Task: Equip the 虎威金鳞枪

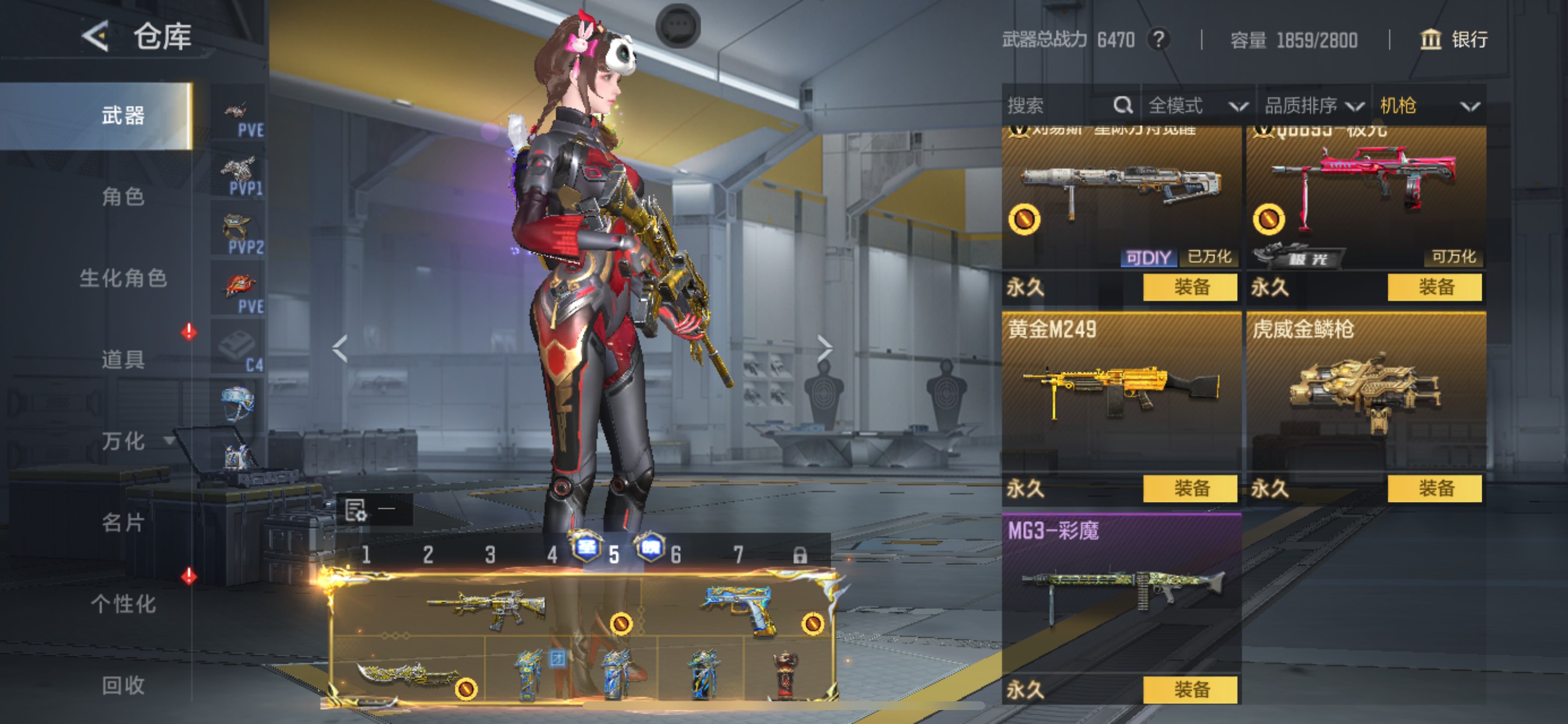Action: coord(1434,488)
